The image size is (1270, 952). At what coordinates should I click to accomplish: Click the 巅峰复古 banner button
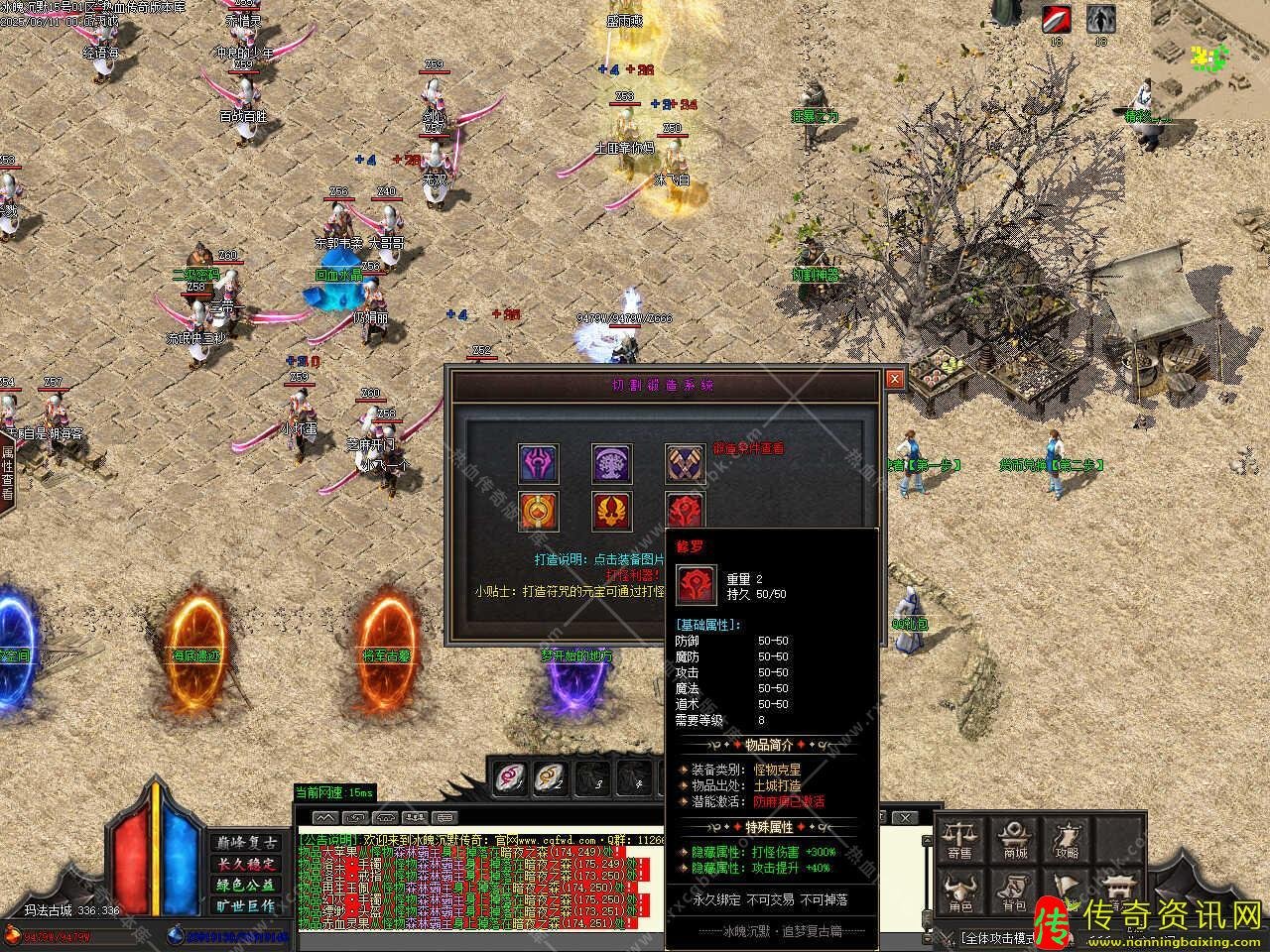(245, 843)
